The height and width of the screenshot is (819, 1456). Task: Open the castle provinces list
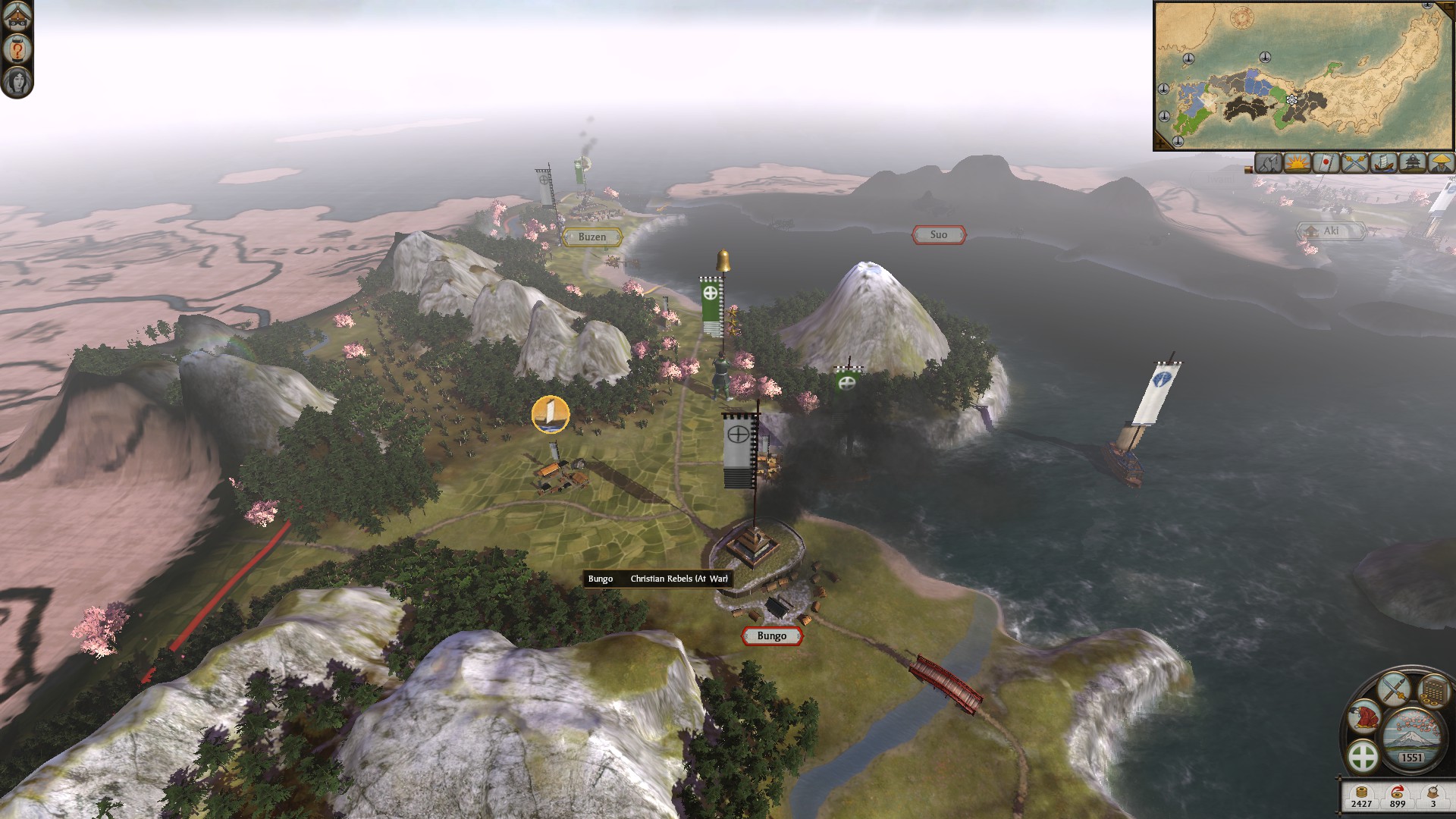(1412, 163)
